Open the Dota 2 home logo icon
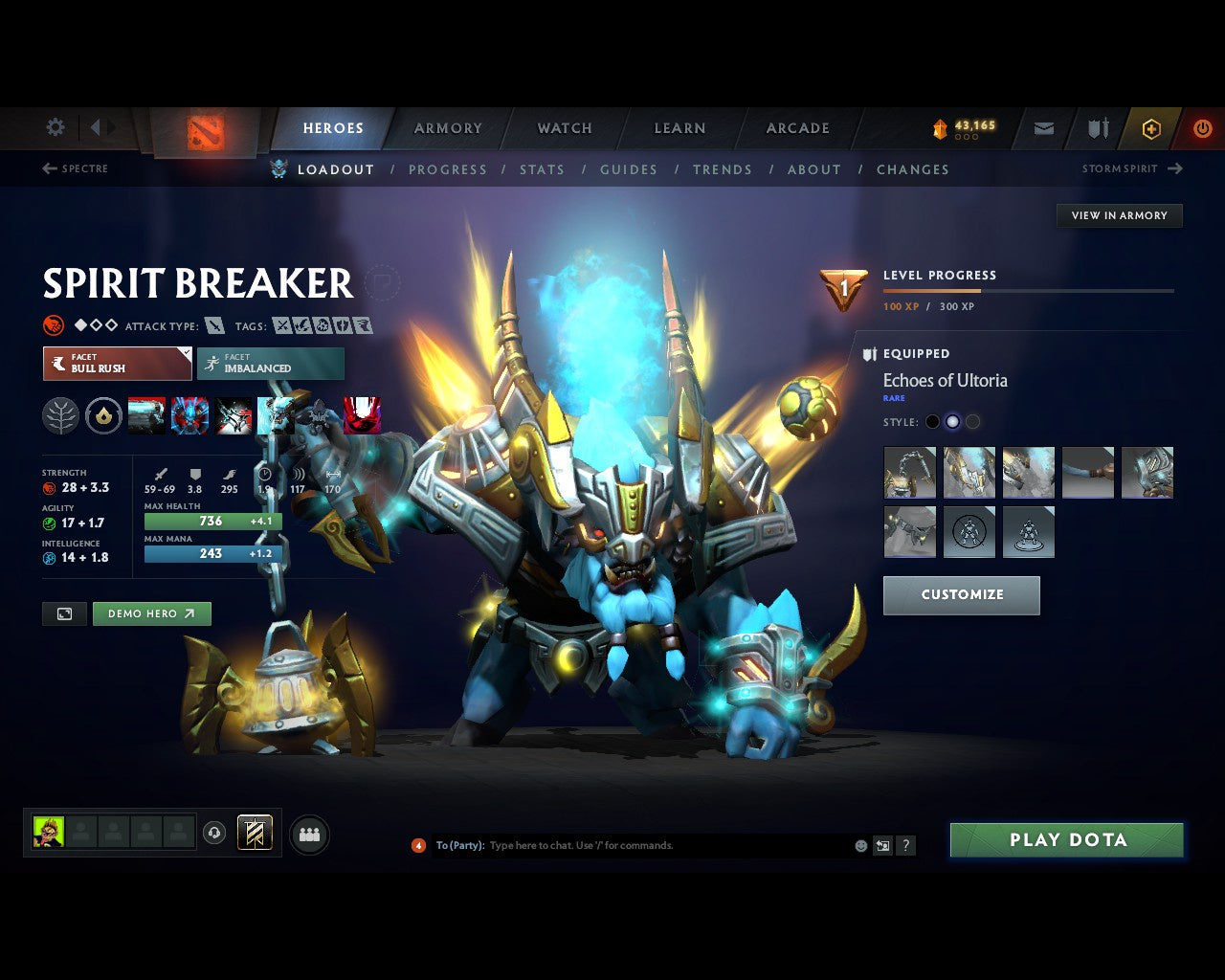Image resolution: width=1225 pixels, height=980 pixels. 206,134
